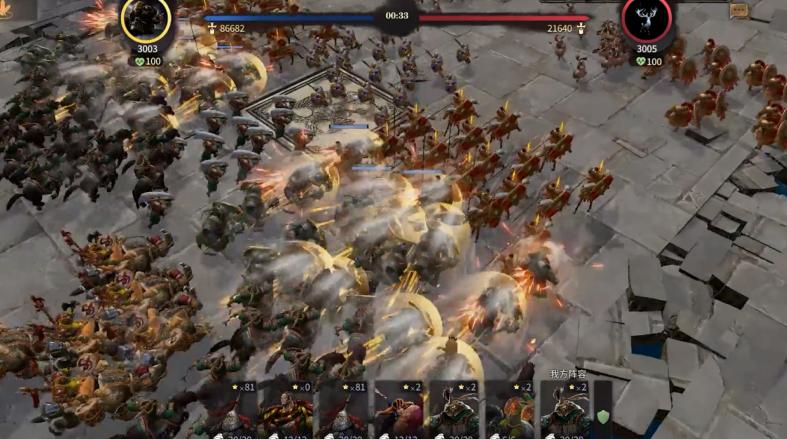Select the orange-helmeted unit card

(511, 412)
